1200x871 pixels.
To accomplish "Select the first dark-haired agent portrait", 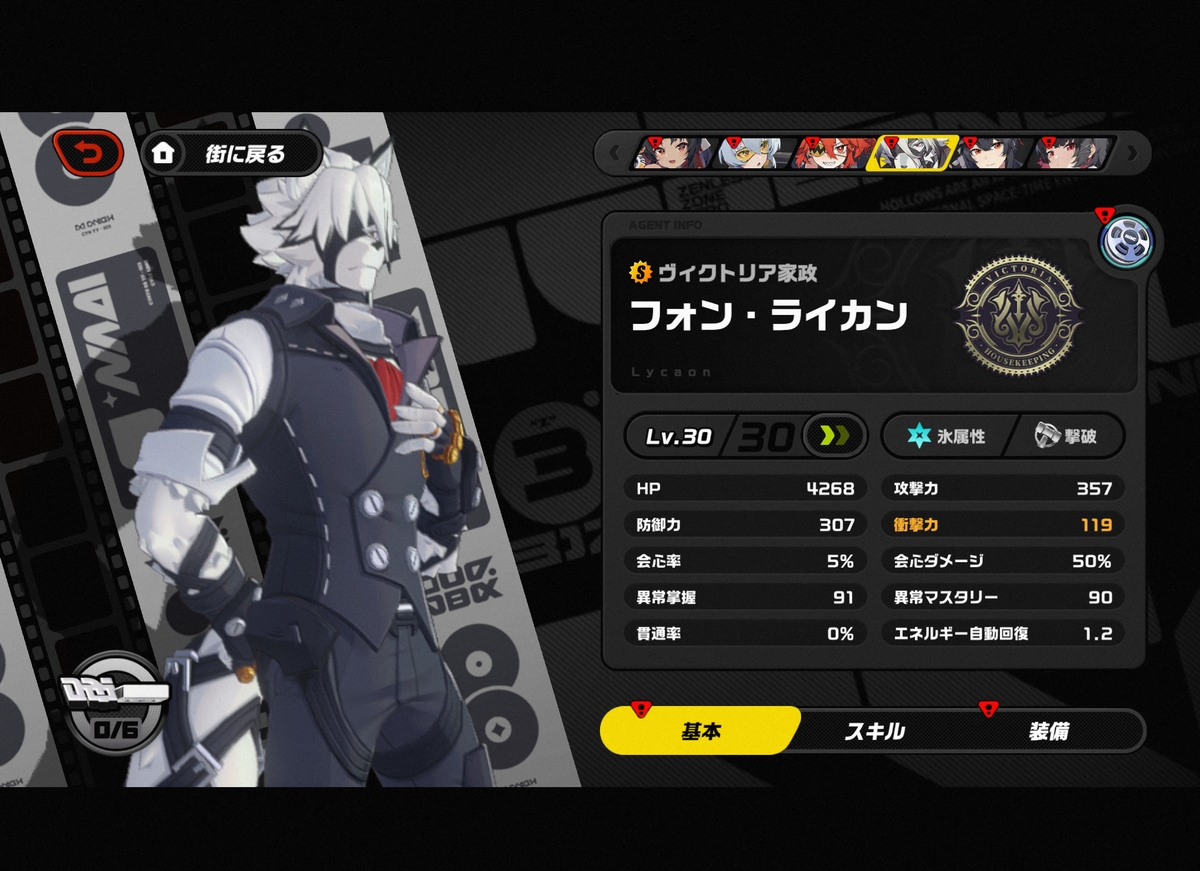I will coord(675,153).
